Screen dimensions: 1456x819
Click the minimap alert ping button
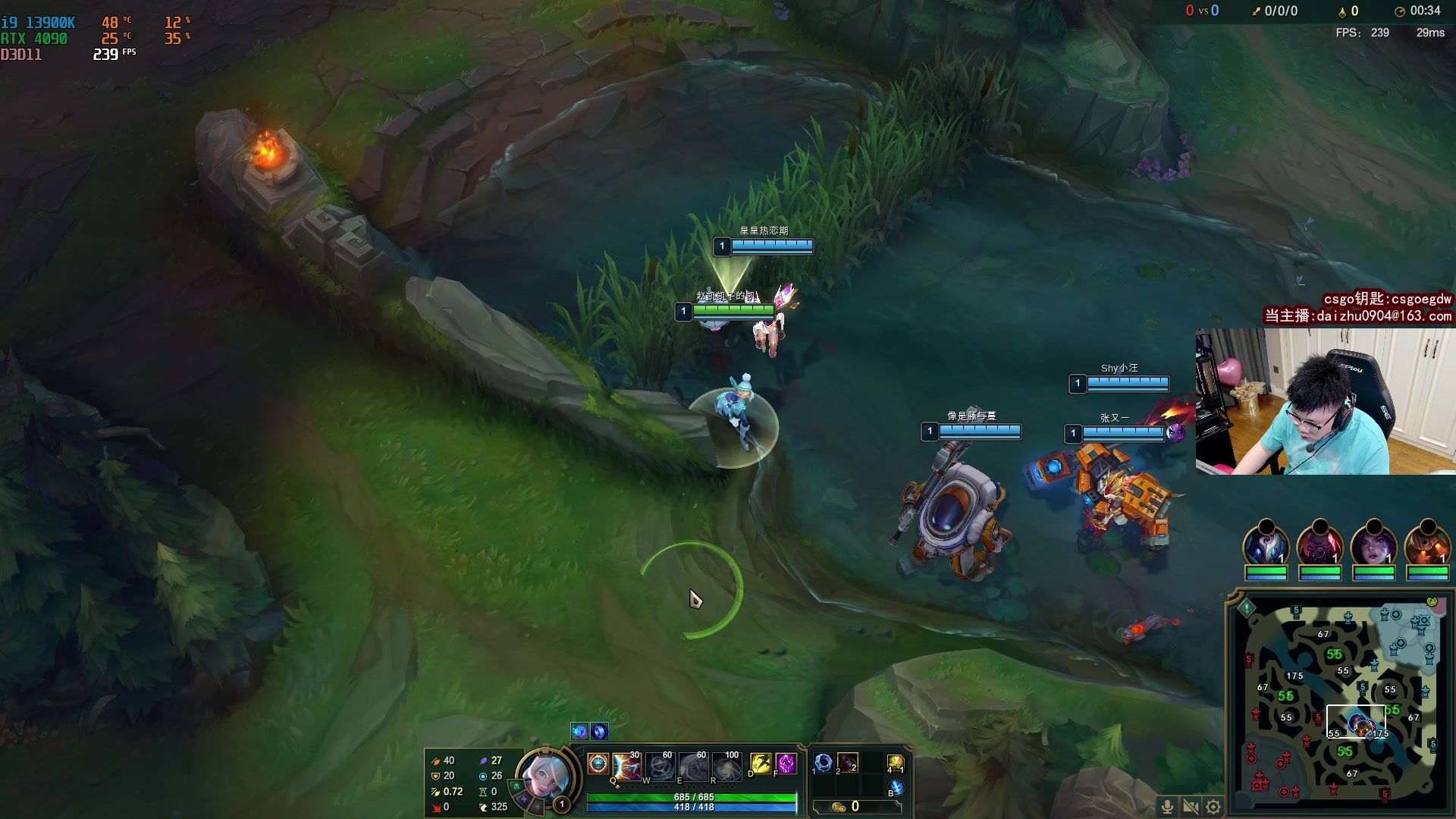pos(1247,608)
